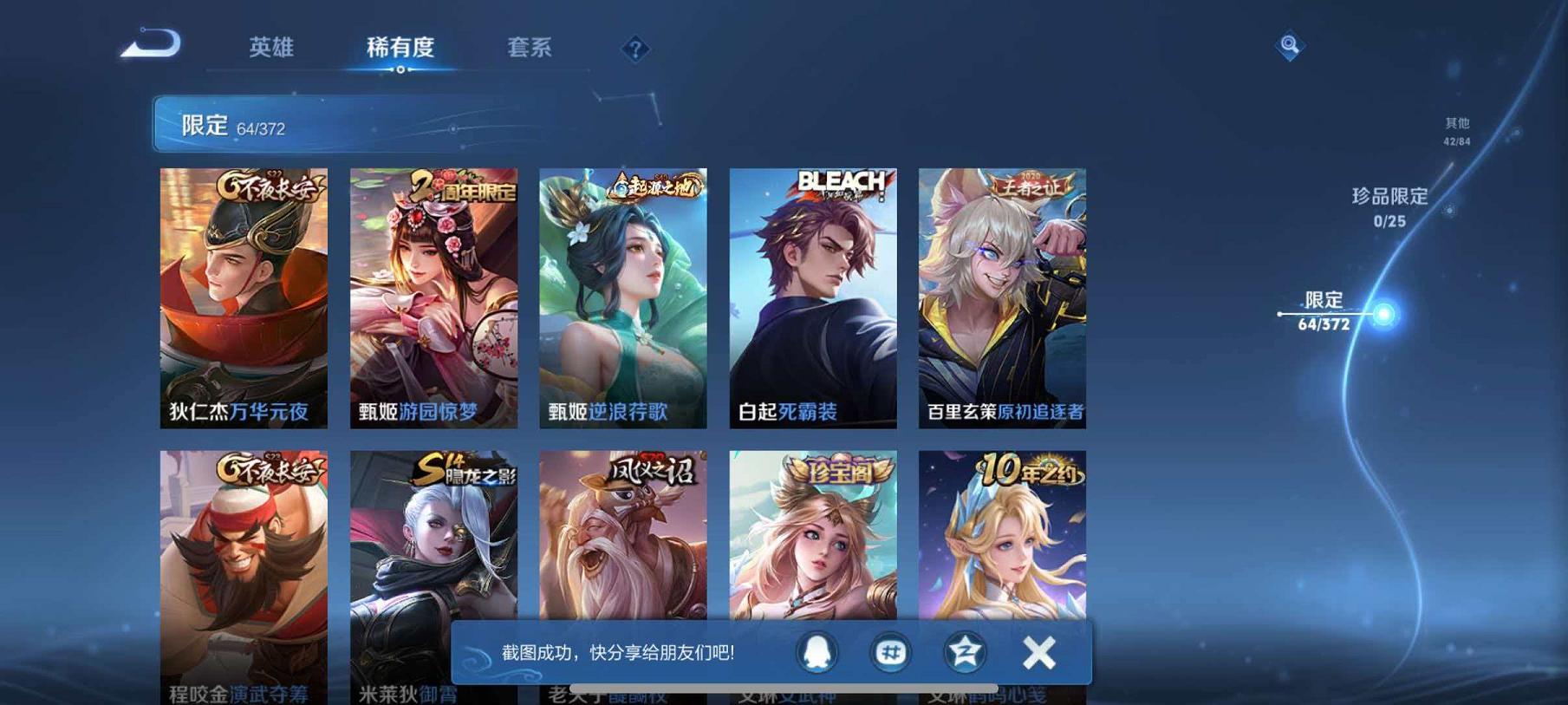
Task: Switch to the 英雄 tab
Action: pyautogui.click(x=270, y=49)
